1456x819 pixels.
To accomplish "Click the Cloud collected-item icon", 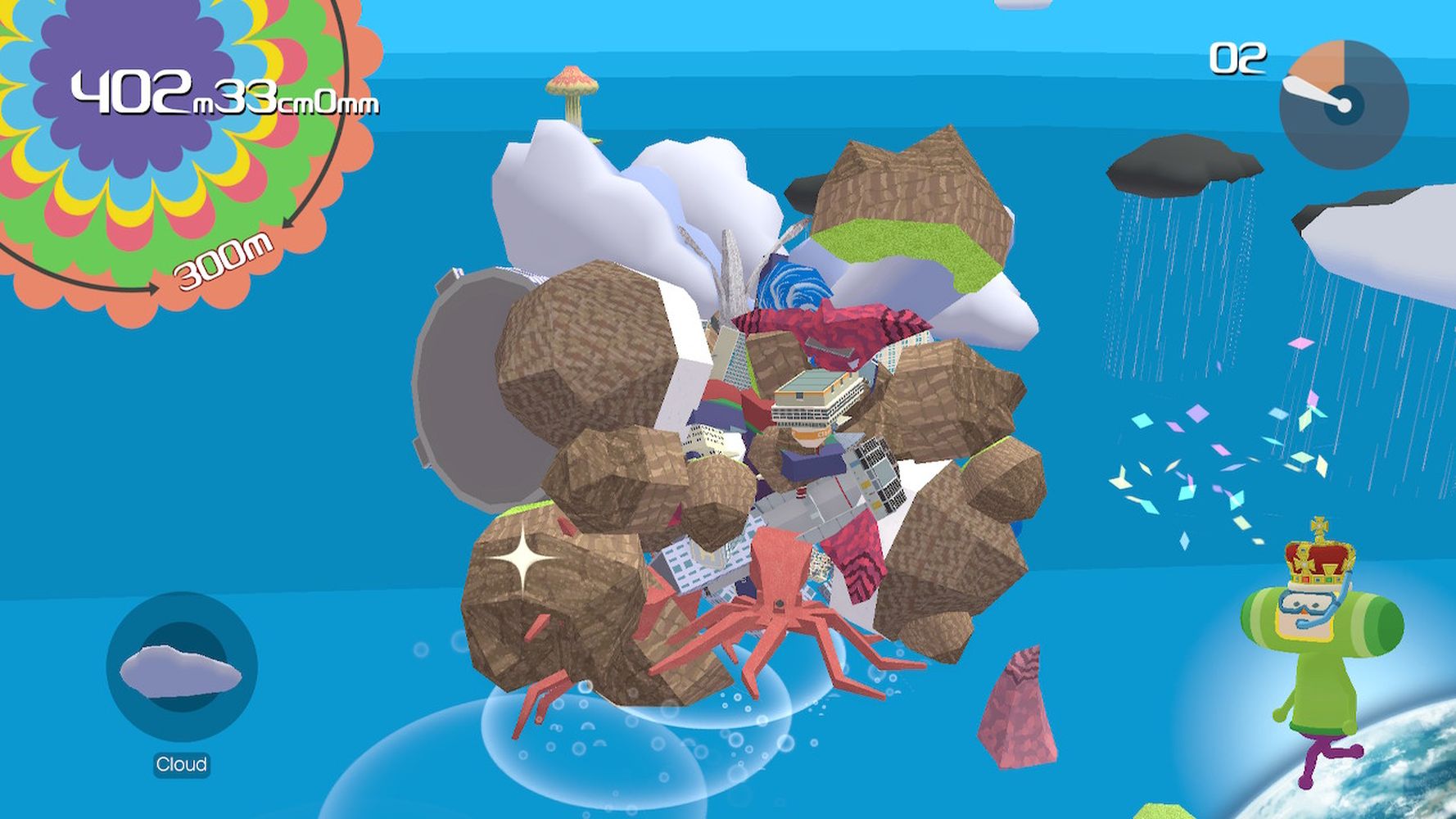I will (182, 668).
